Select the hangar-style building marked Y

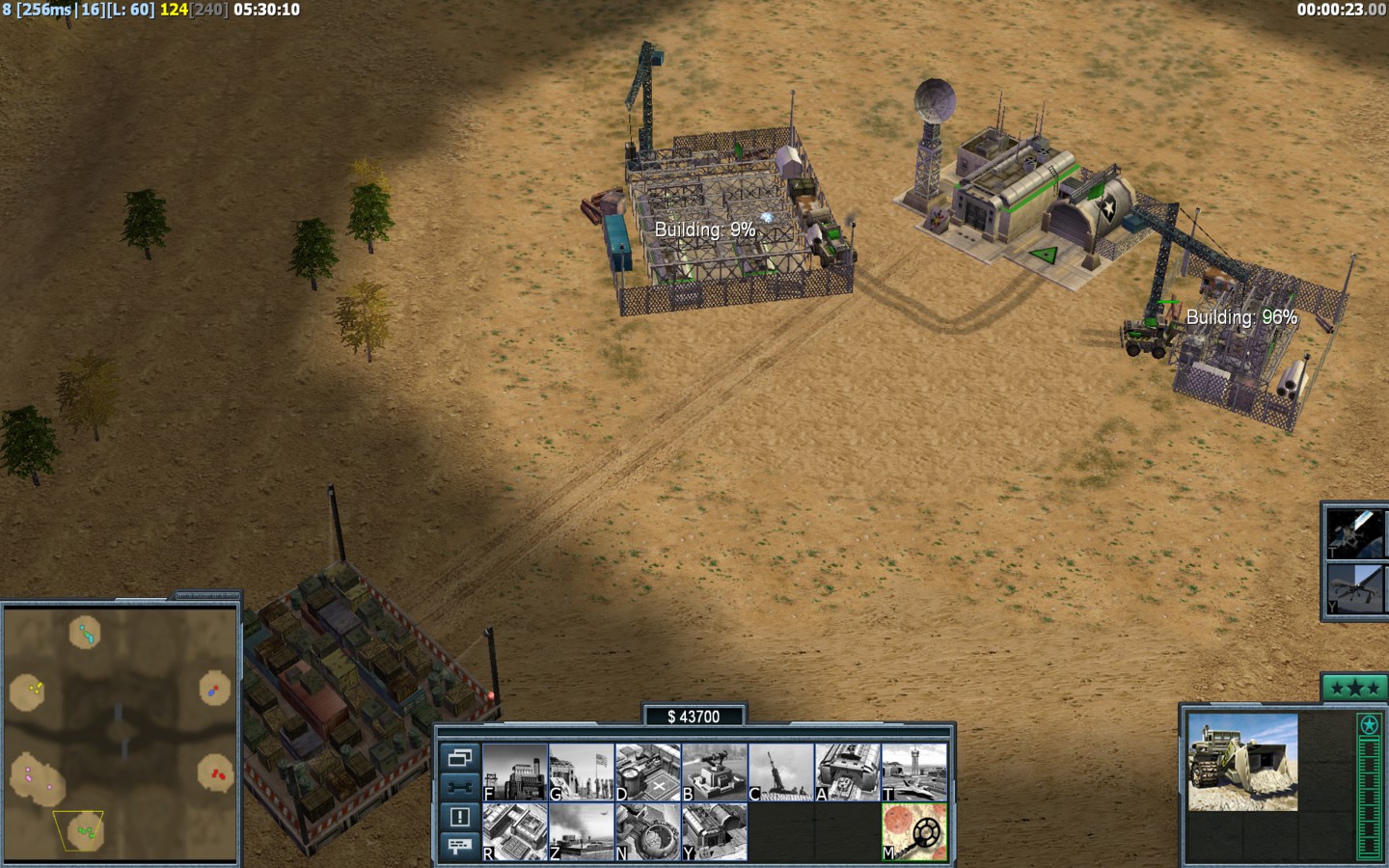click(x=714, y=831)
